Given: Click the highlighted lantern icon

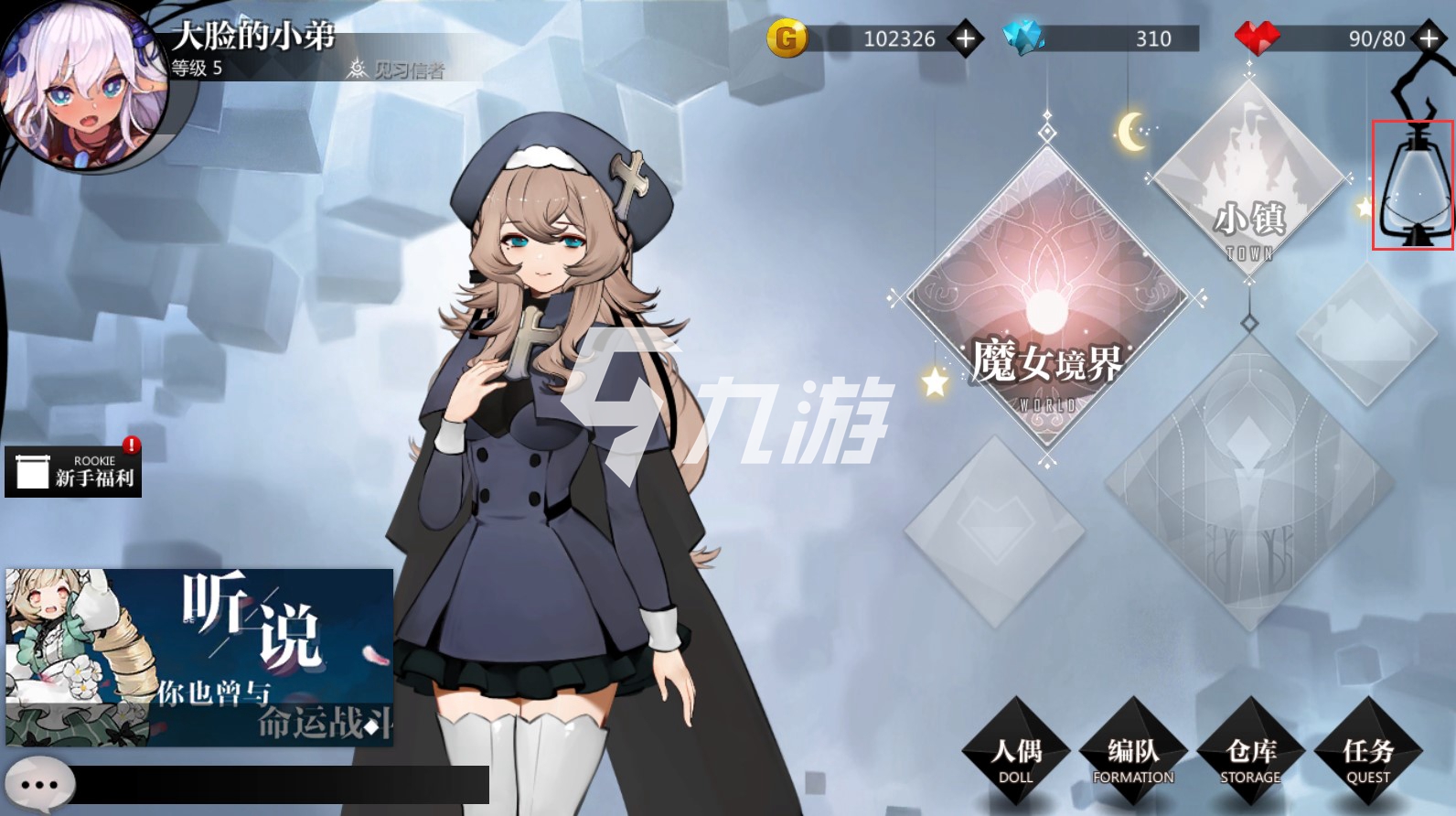Looking at the screenshot, I should pos(1413,186).
